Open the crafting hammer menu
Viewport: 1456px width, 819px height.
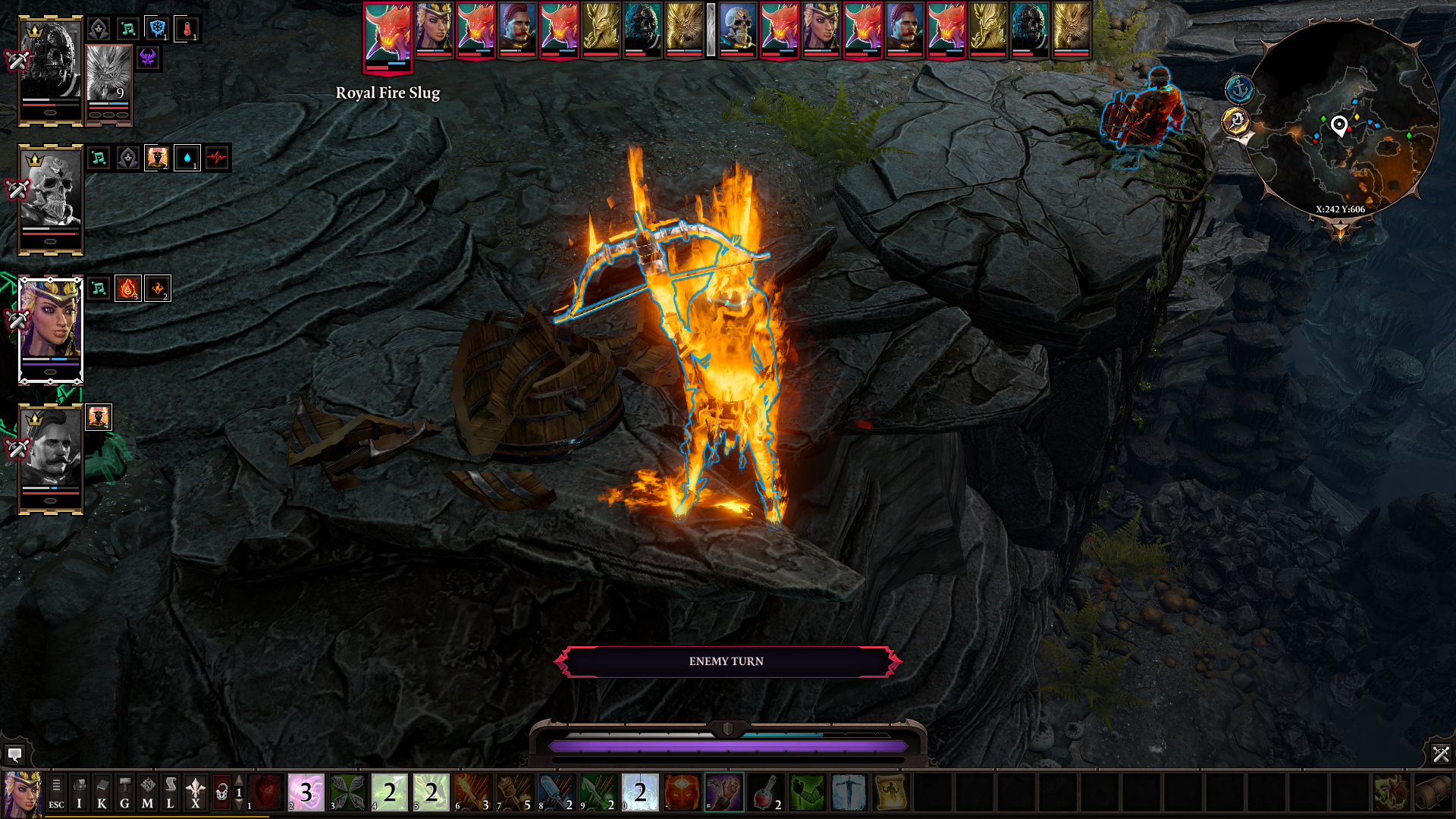(124, 793)
